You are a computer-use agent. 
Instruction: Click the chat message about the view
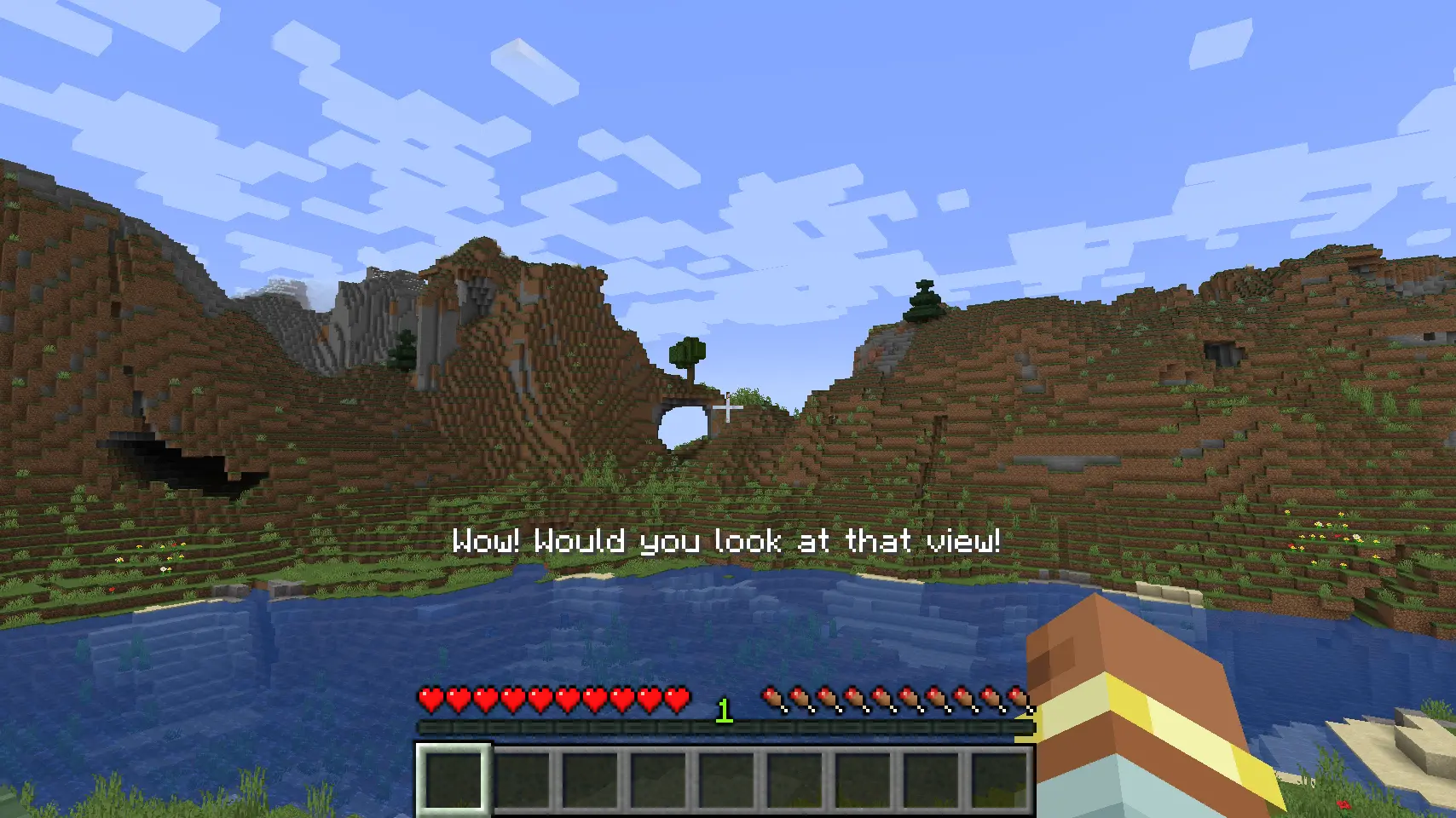(728, 540)
